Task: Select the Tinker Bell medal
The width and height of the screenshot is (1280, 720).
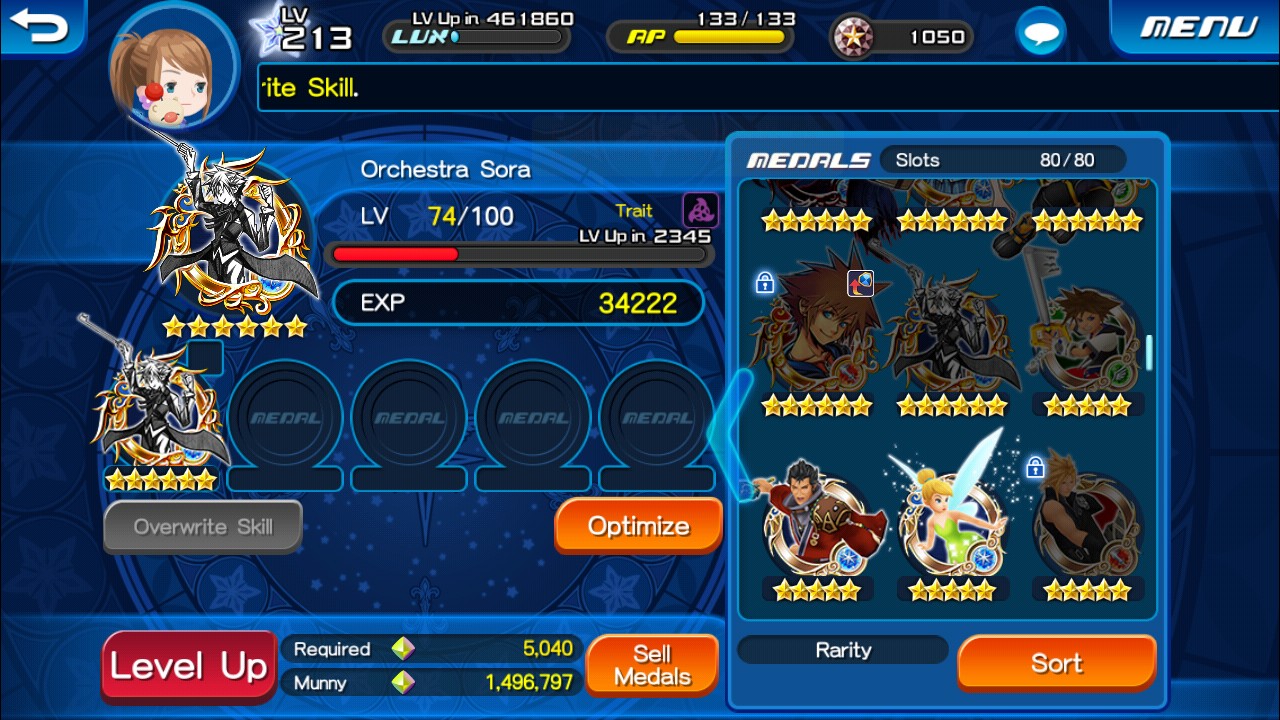Action: click(952, 520)
